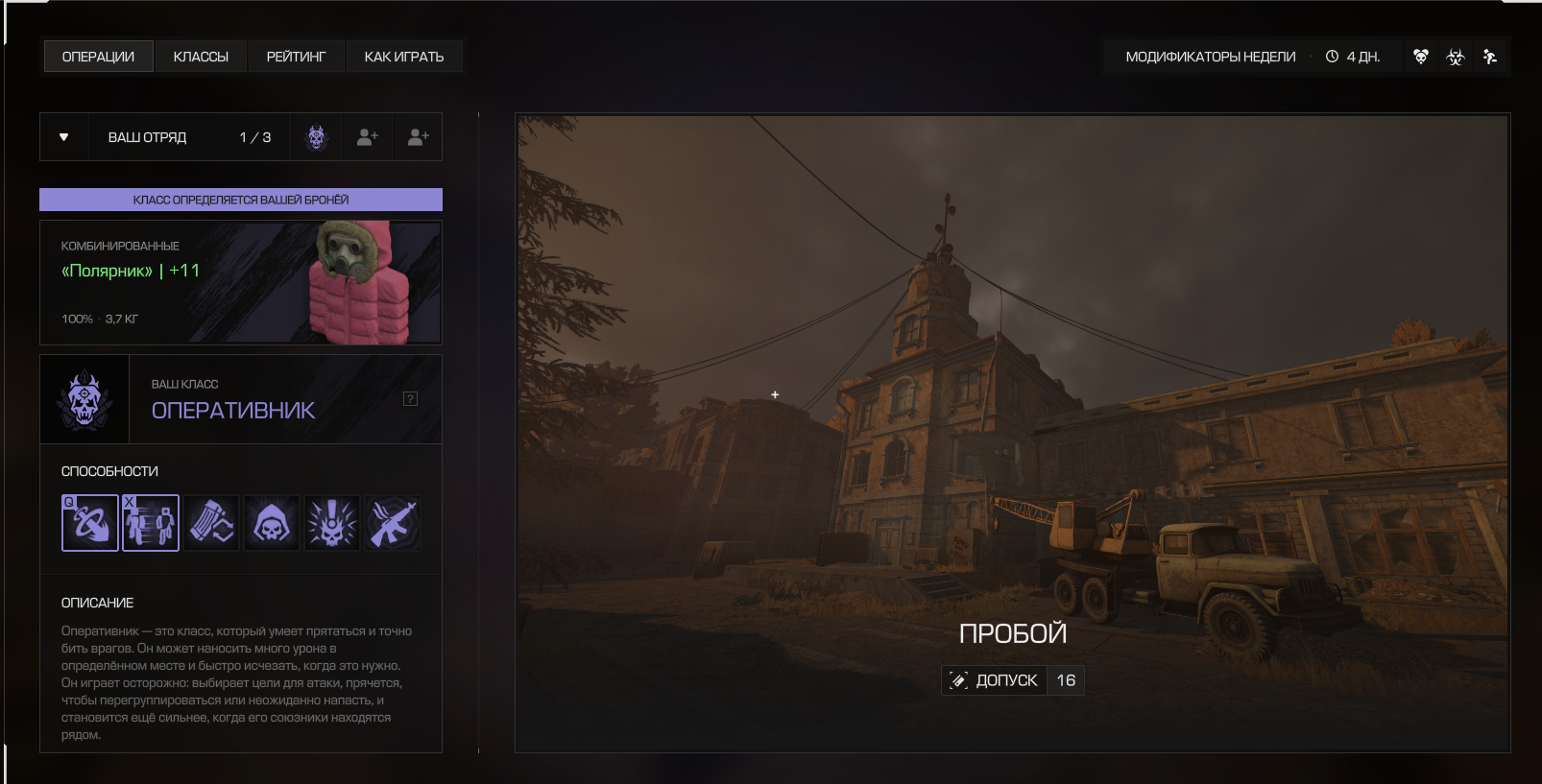Switch to the ОПЕРАЦИИ tab
Screen dimensions: 1542x784
98,57
